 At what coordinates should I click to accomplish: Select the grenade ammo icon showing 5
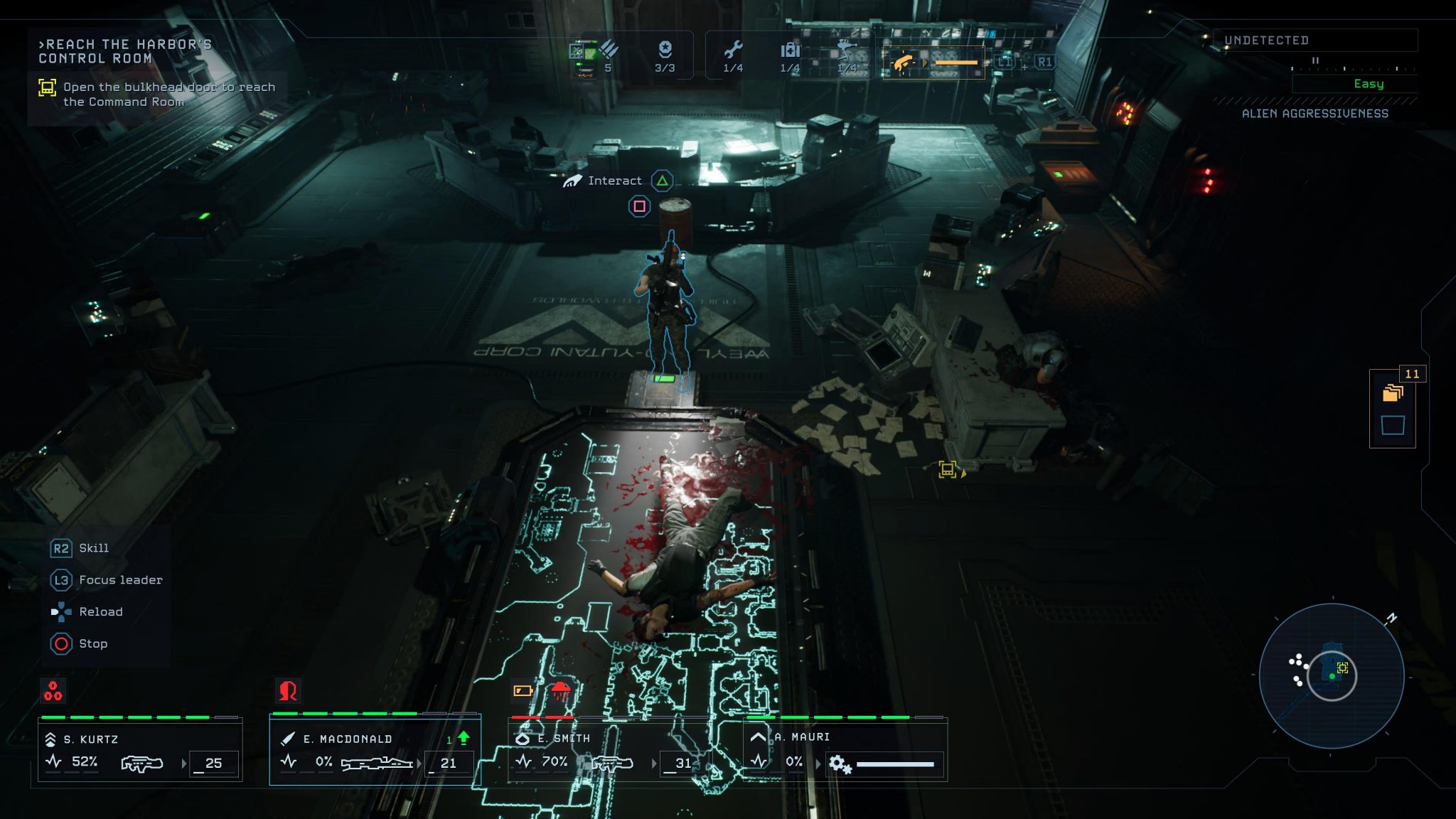[607, 55]
